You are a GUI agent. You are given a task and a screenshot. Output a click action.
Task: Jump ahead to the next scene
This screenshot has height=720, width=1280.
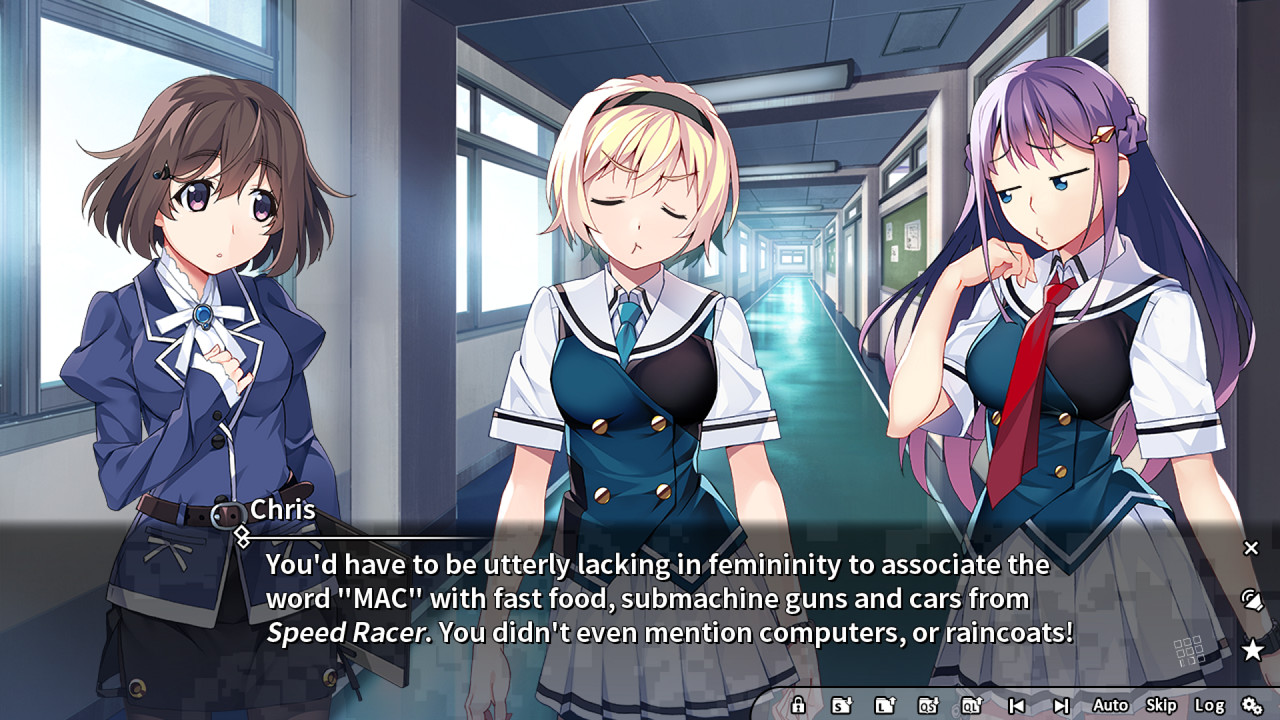(1061, 705)
